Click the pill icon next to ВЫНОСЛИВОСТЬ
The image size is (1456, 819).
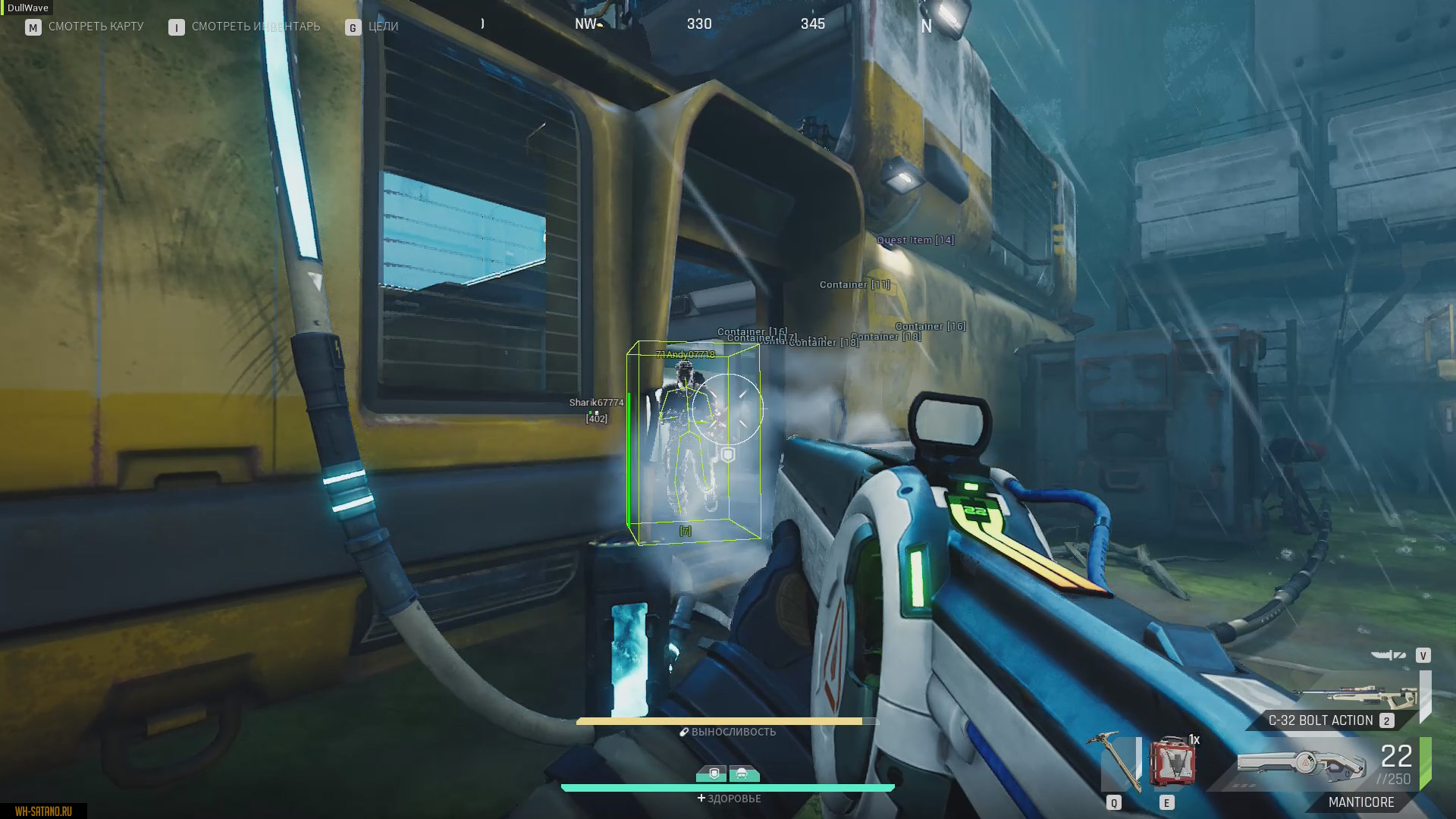tap(683, 731)
